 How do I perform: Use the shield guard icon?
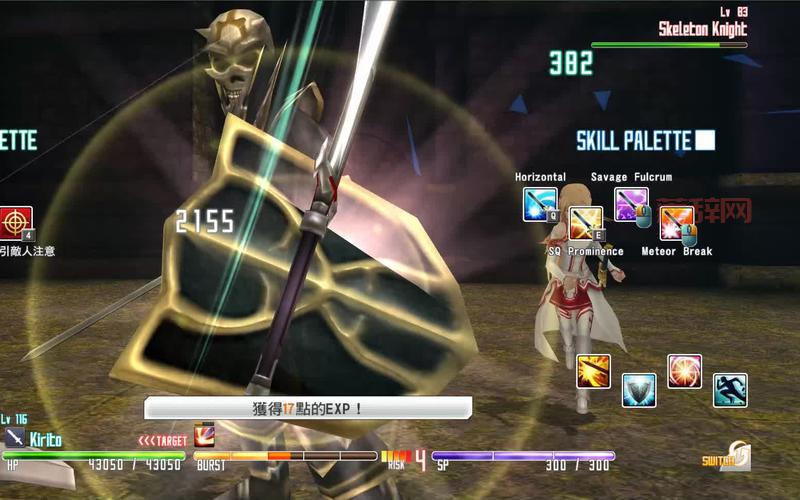[x=639, y=390]
